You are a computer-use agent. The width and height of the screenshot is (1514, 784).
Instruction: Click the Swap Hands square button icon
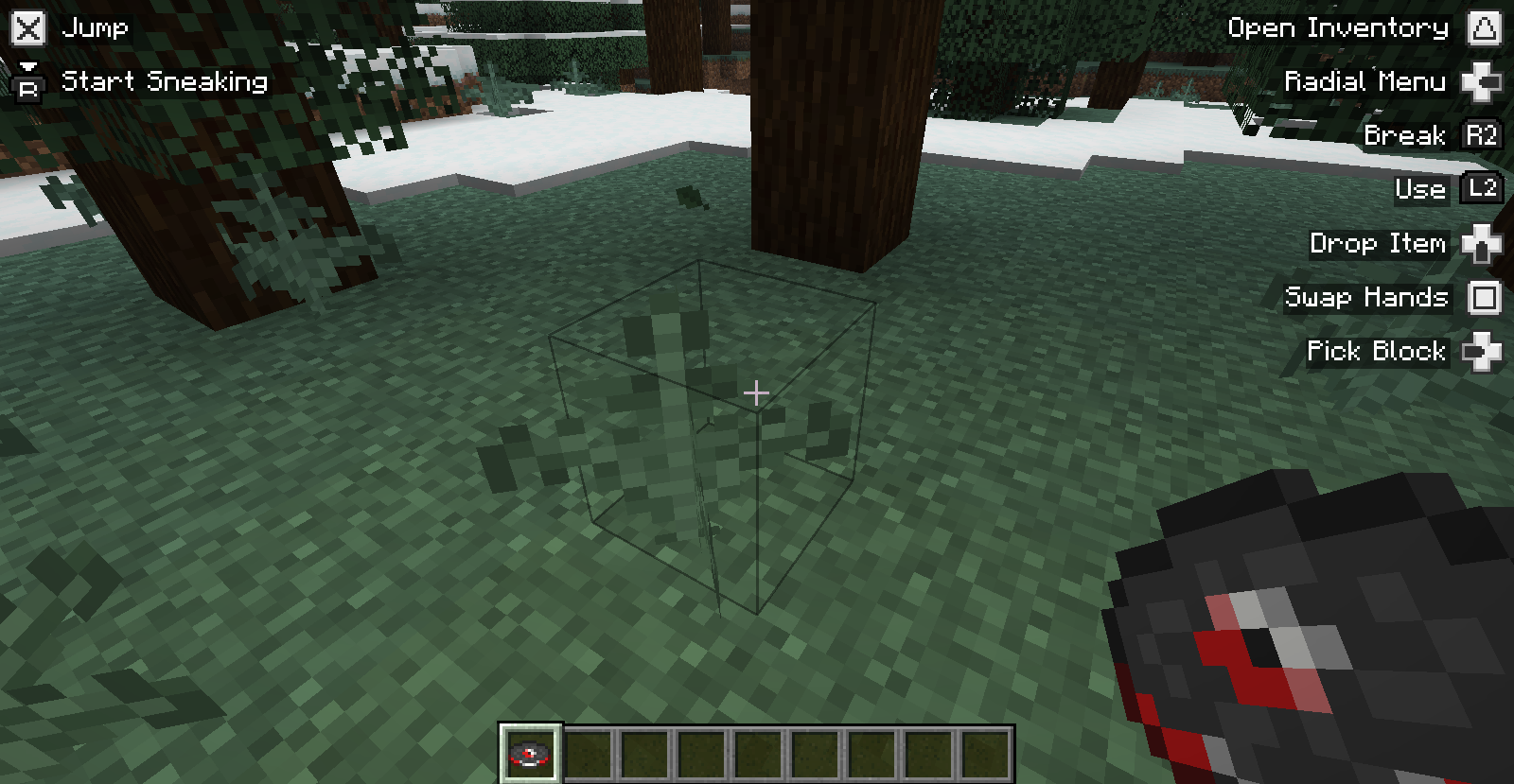pyautogui.click(x=1484, y=298)
